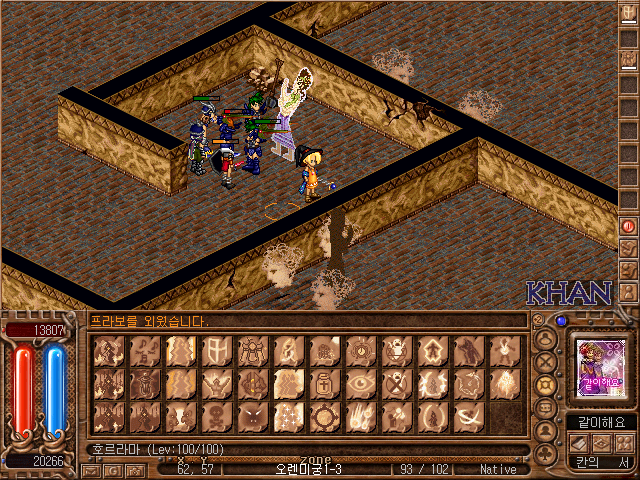Viewport: 640px width, 480px height.
Task: Click the red circle button on right edge
Action: [629, 226]
